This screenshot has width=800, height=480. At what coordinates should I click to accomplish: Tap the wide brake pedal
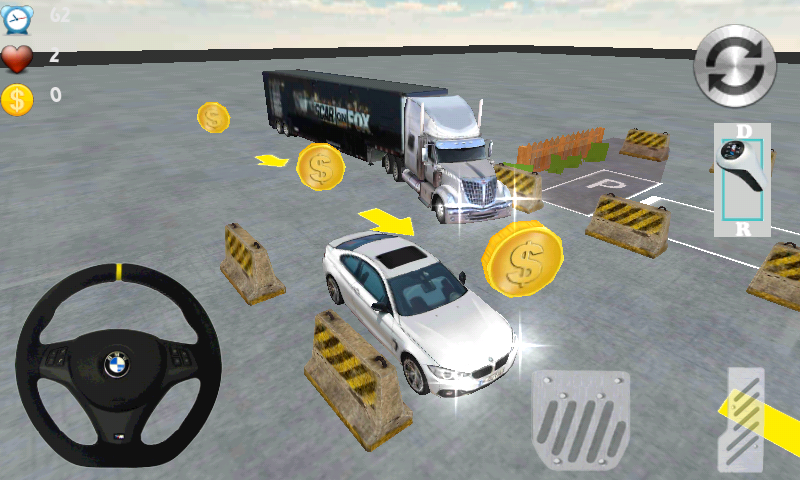[580, 418]
